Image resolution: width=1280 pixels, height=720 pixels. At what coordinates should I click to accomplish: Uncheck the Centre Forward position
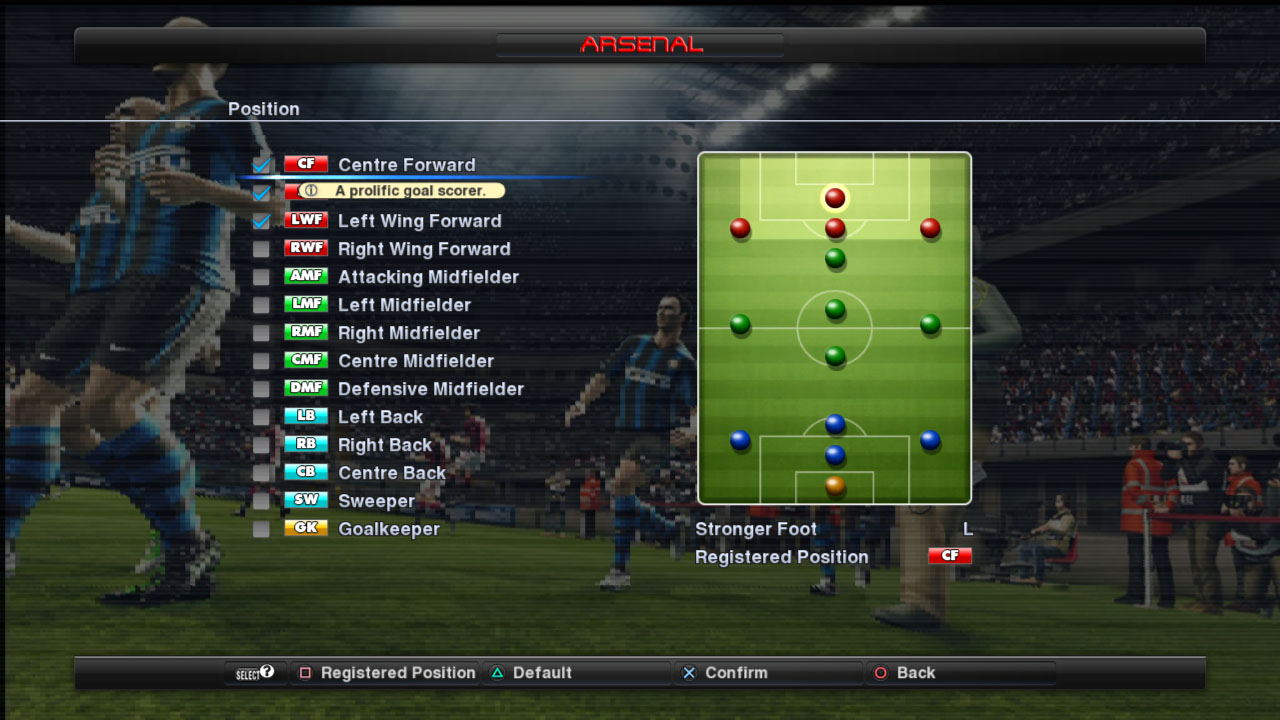click(x=262, y=164)
